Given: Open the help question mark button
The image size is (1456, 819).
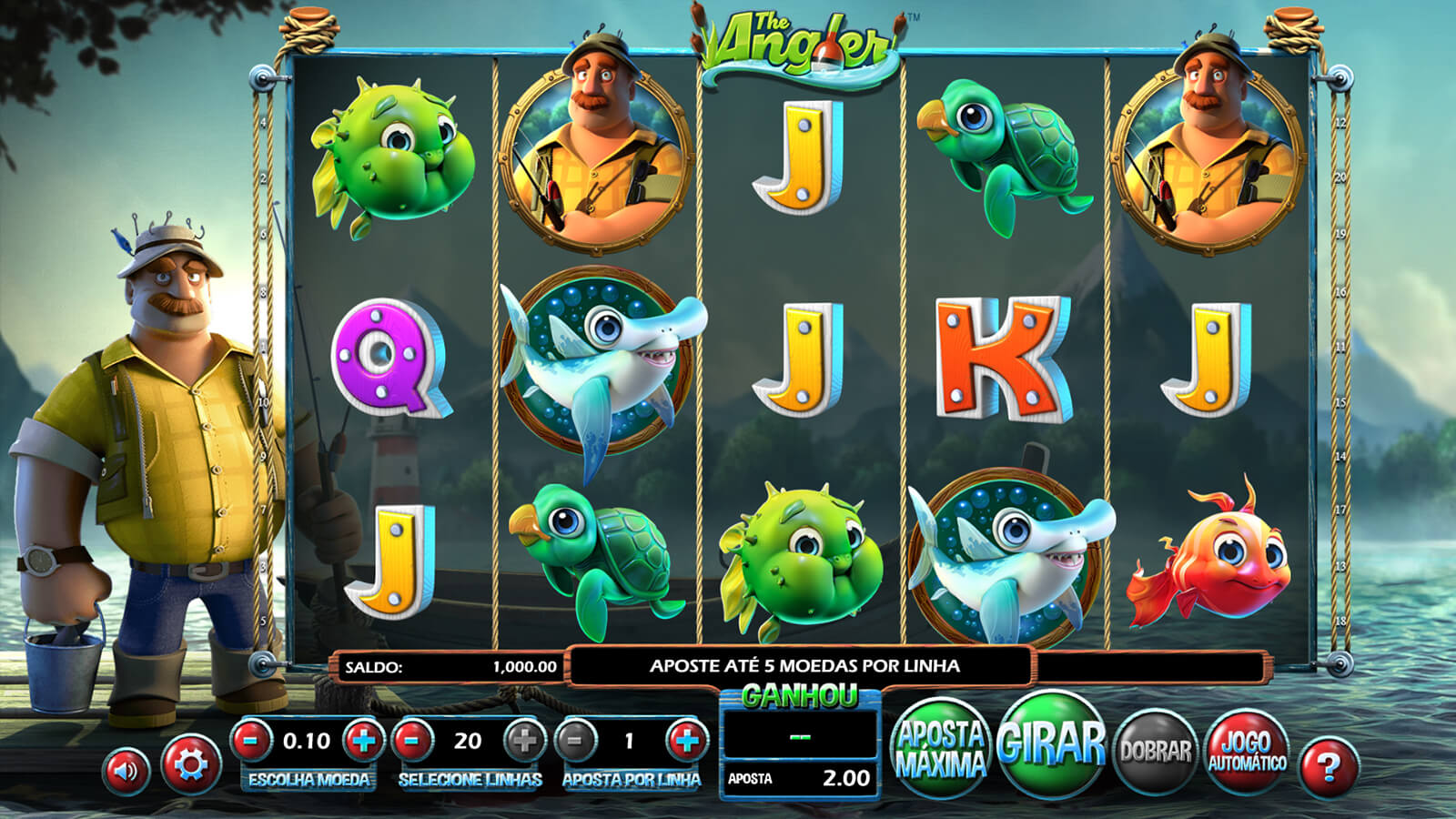Looking at the screenshot, I should click(x=1328, y=767).
